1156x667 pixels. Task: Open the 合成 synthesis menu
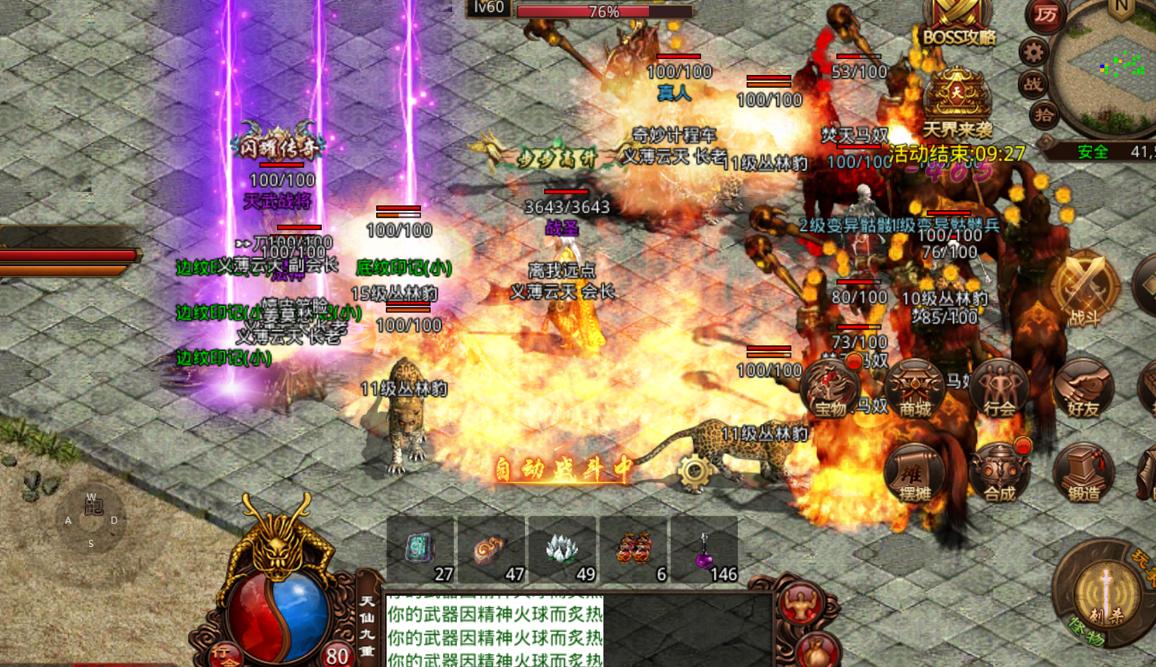click(x=999, y=470)
